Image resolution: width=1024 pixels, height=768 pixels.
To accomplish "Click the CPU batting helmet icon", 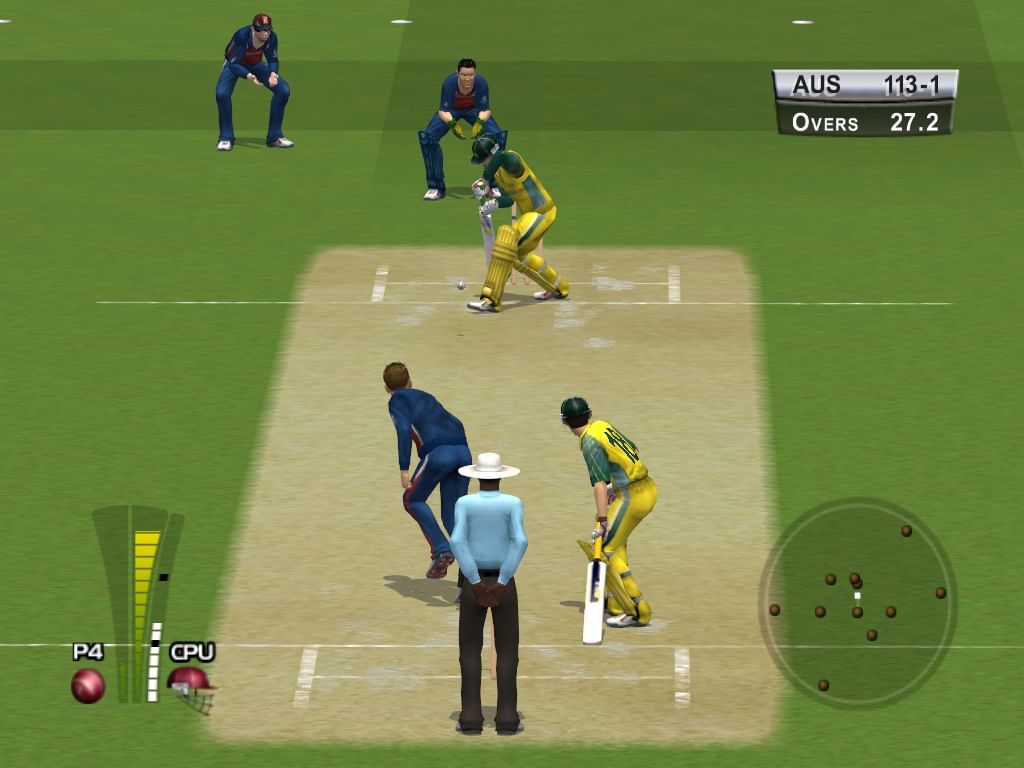I will pos(191,687).
